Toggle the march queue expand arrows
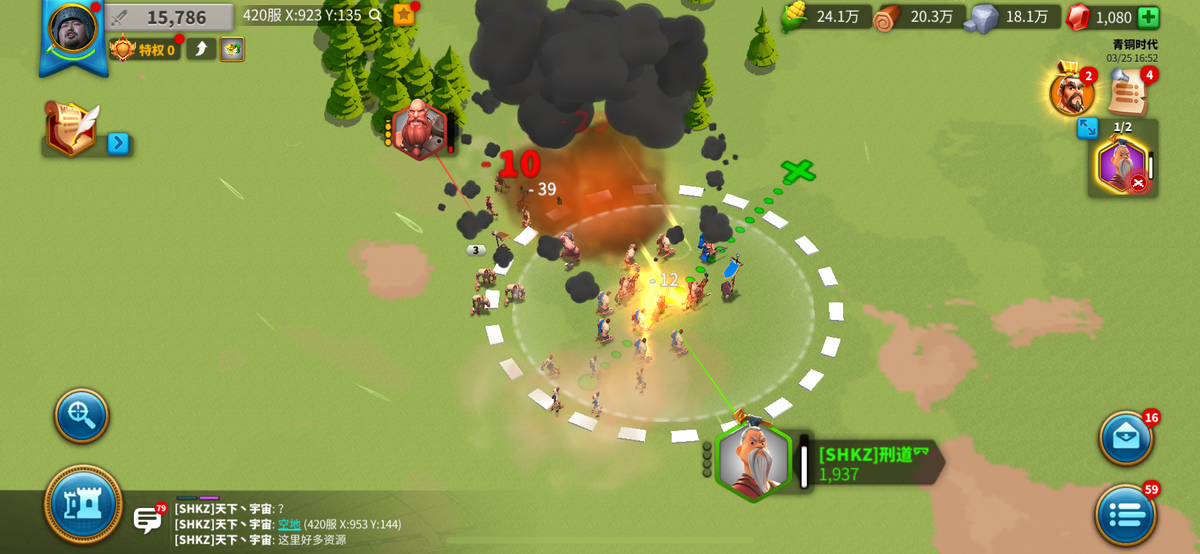Image resolution: width=1200 pixels, height=554 pixels. click(x=1088, y=128)
